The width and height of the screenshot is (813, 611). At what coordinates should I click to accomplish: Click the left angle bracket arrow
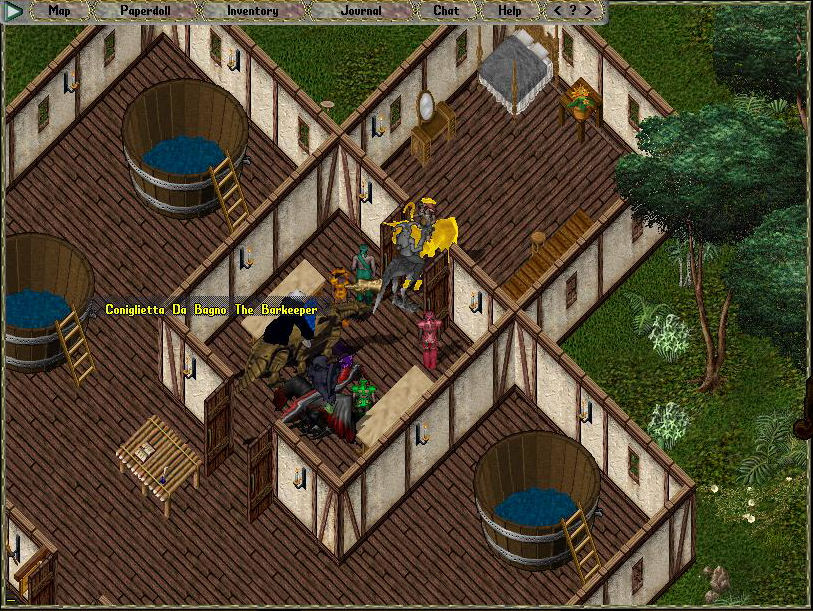click(x=558, y=11)
